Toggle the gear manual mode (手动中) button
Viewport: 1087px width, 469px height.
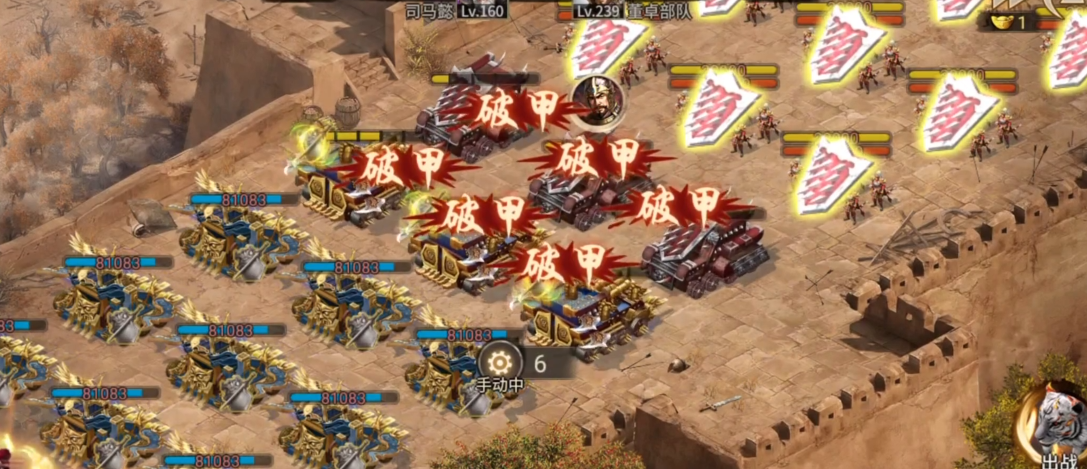click(497, 363)
